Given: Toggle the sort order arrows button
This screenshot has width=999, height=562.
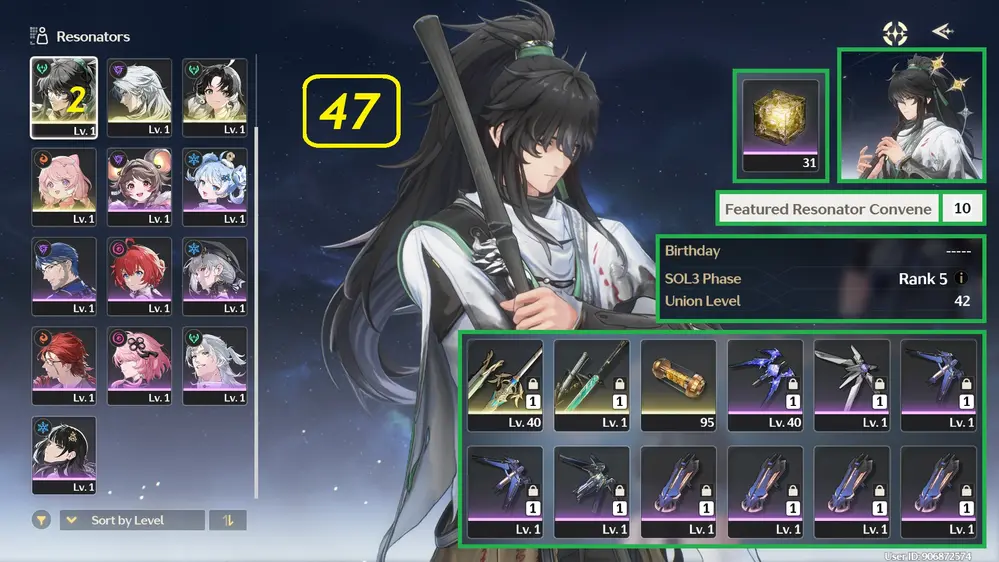Looking at the screenshot, I should (227, 520).
